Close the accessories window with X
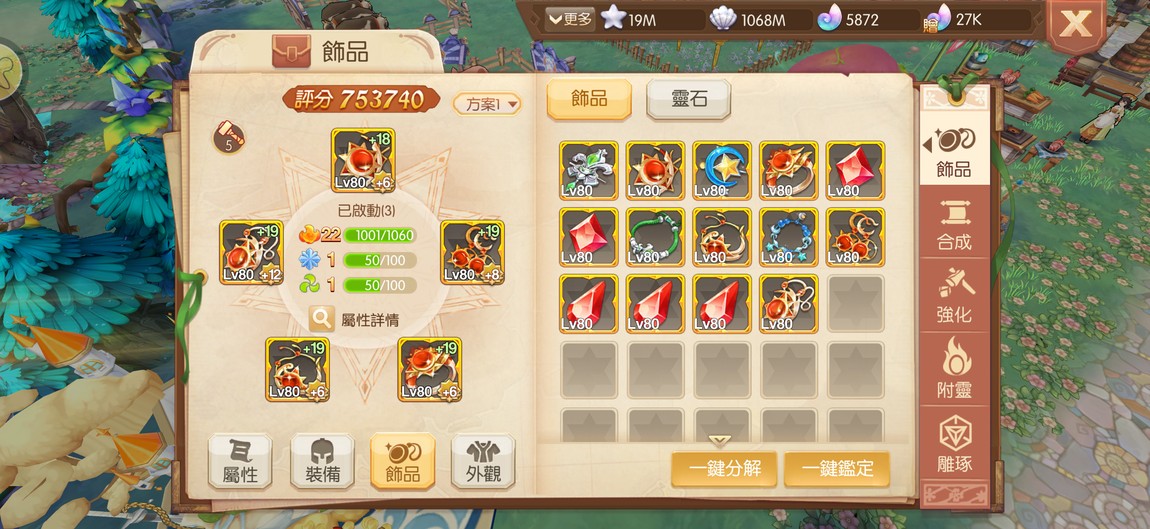Image resolution: width=1150 pixels, height=529 pixels. click(1075, 24)
